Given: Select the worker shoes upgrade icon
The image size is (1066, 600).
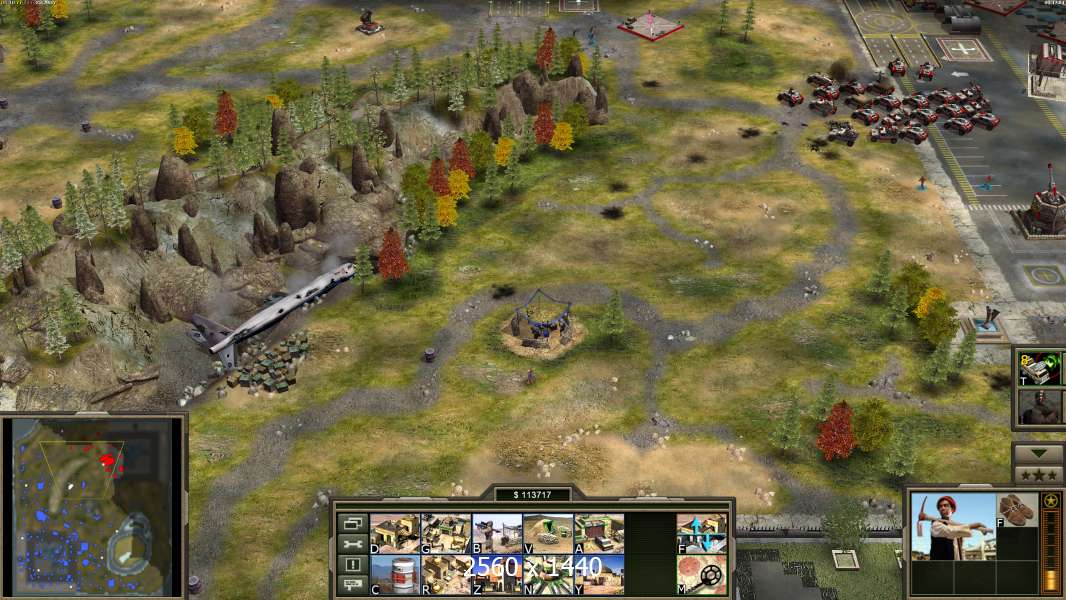Looking at the screenshot, I should point(1018,509).
